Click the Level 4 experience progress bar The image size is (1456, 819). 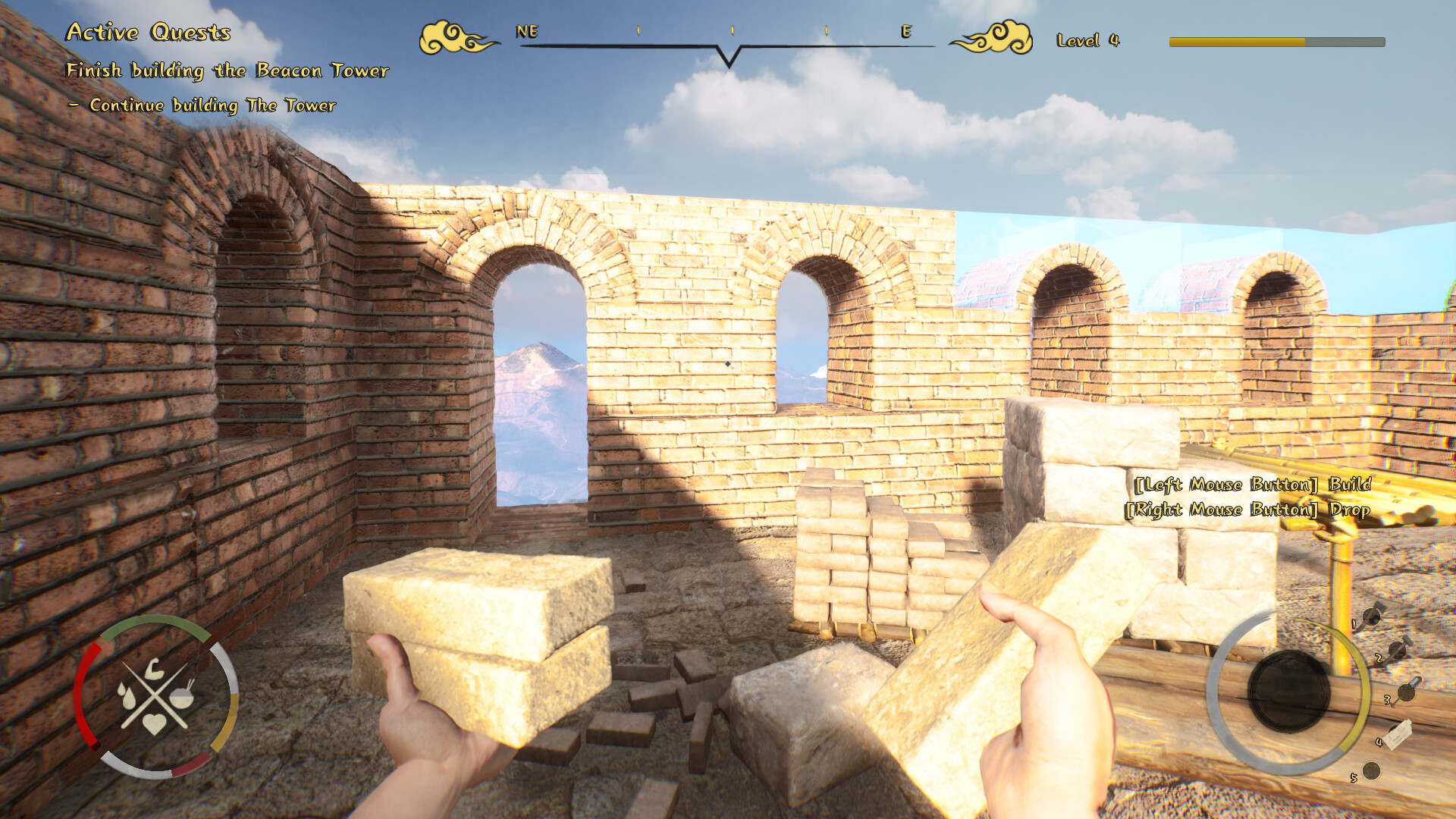click(1274, 42)
